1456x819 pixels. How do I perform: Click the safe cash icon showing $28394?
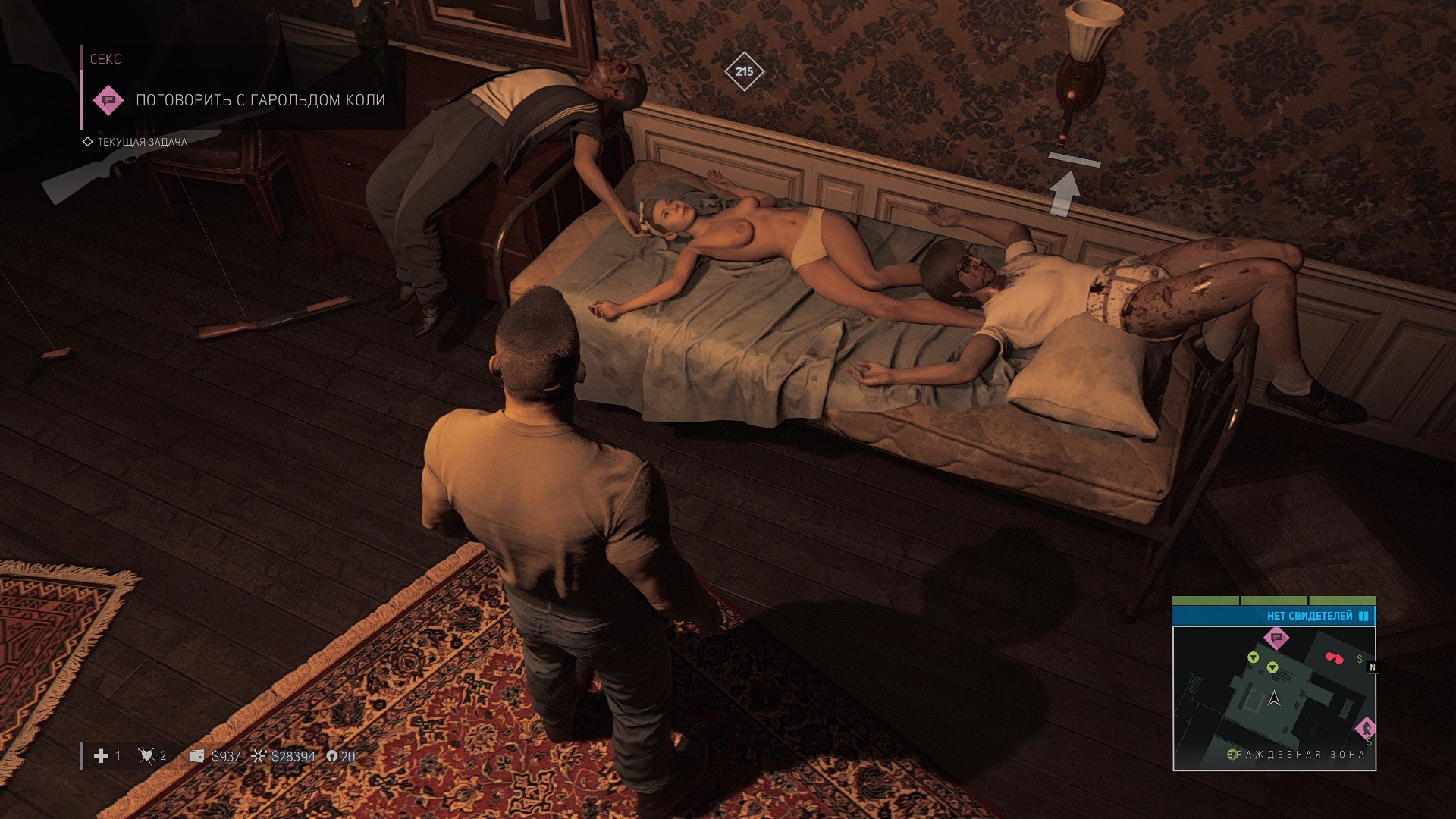click(x=259, y=756)
